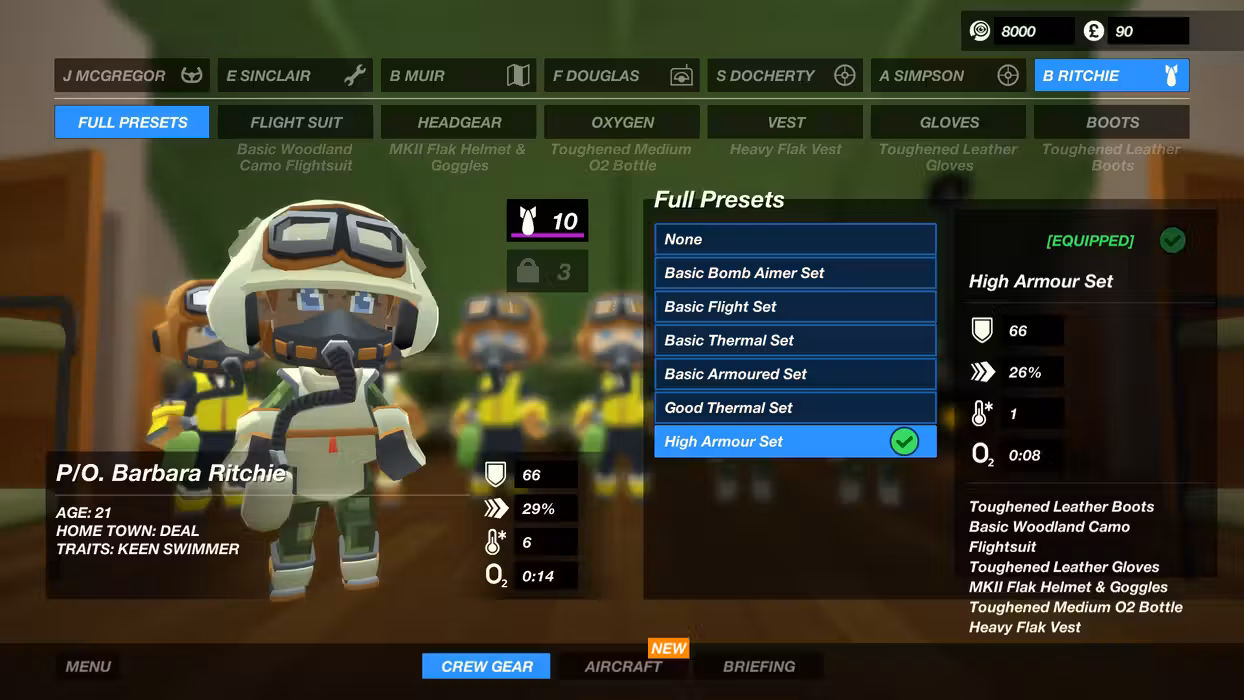This screenshot has width=1244, height=700.
Task: Select crew member J McGregor
Action: click(131, 76)
